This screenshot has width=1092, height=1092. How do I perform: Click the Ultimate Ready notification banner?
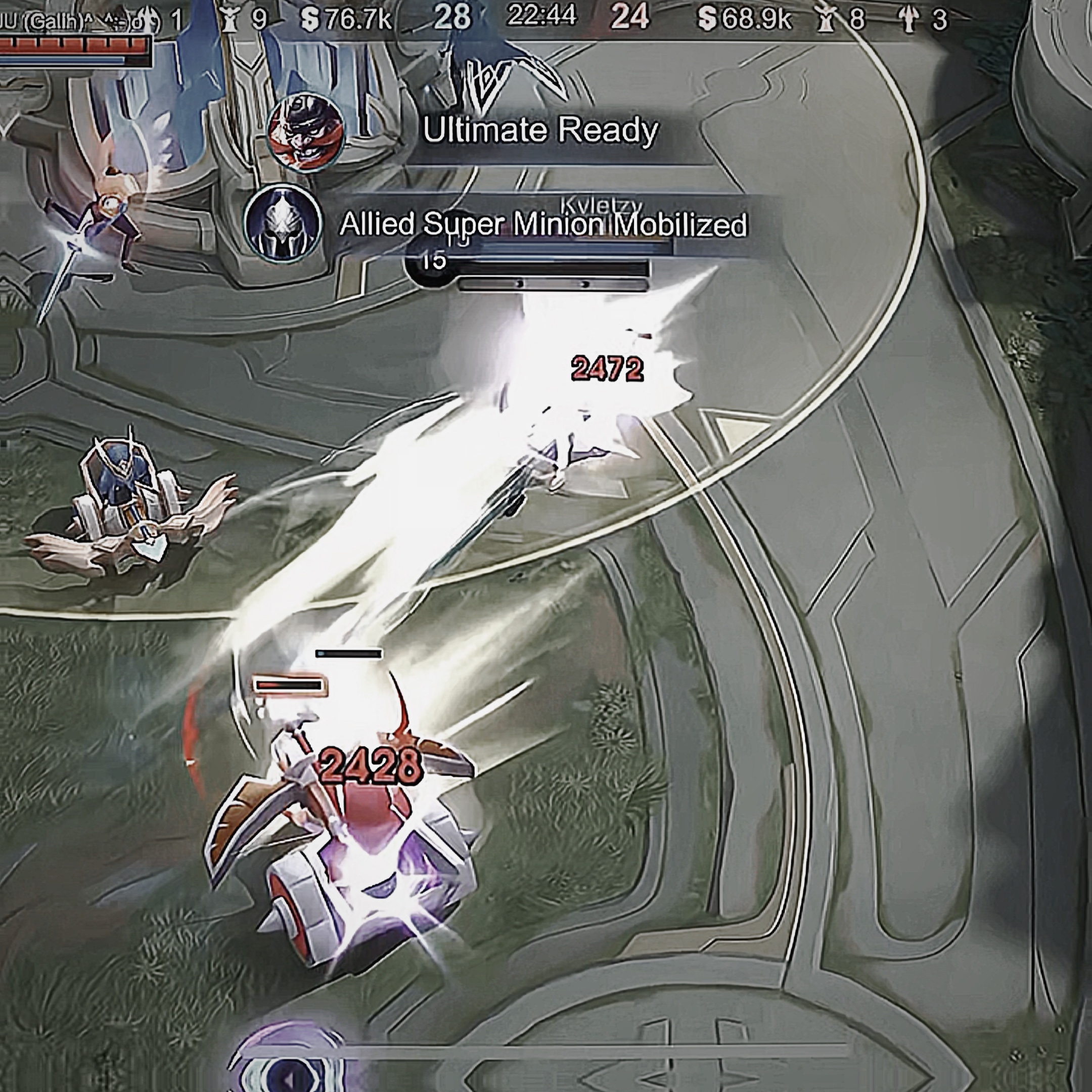point(540,130)
